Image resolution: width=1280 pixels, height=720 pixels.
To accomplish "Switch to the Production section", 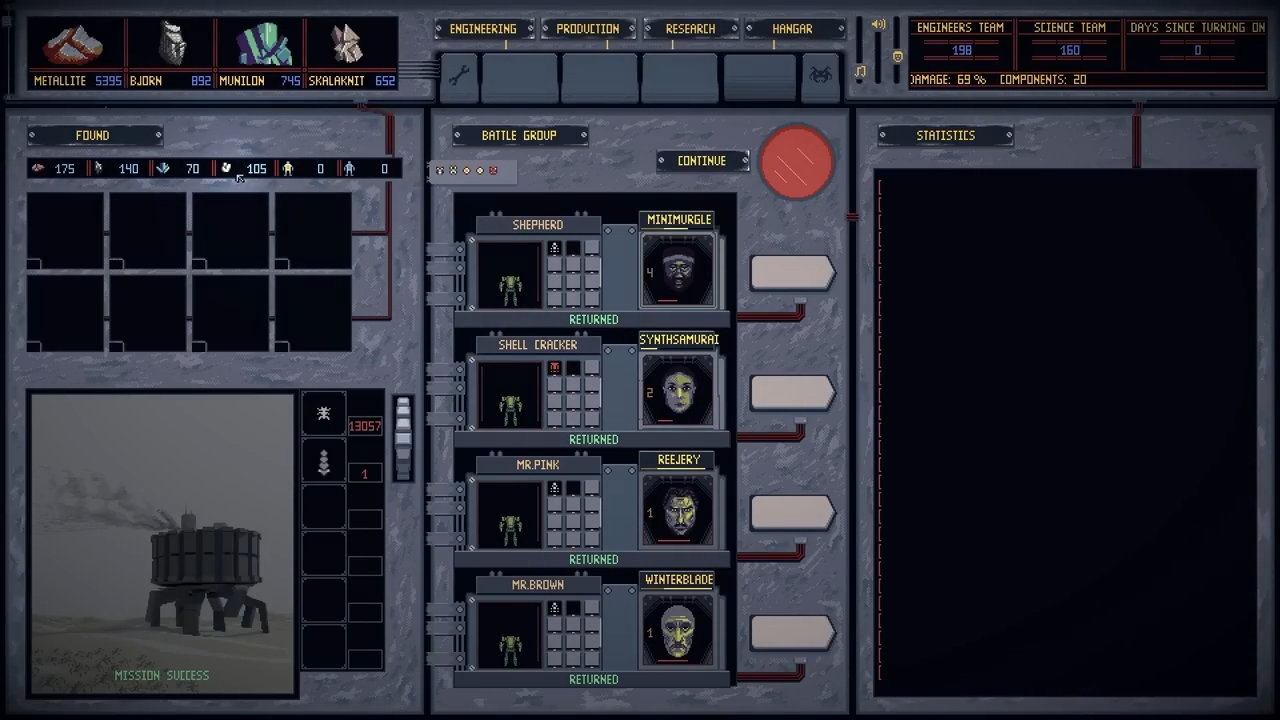I will point(587,29).
